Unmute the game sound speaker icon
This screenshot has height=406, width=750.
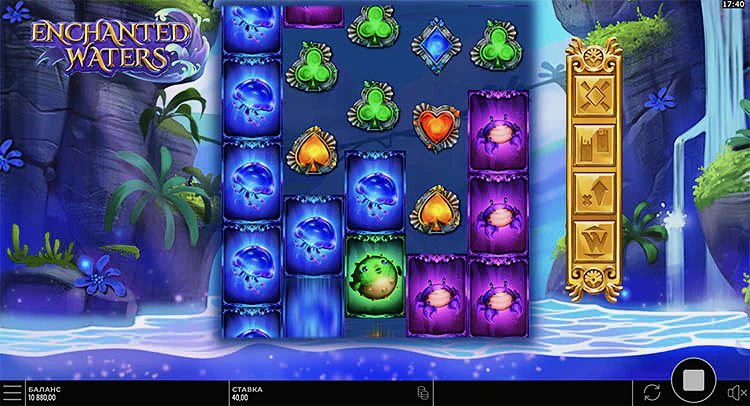736,392
